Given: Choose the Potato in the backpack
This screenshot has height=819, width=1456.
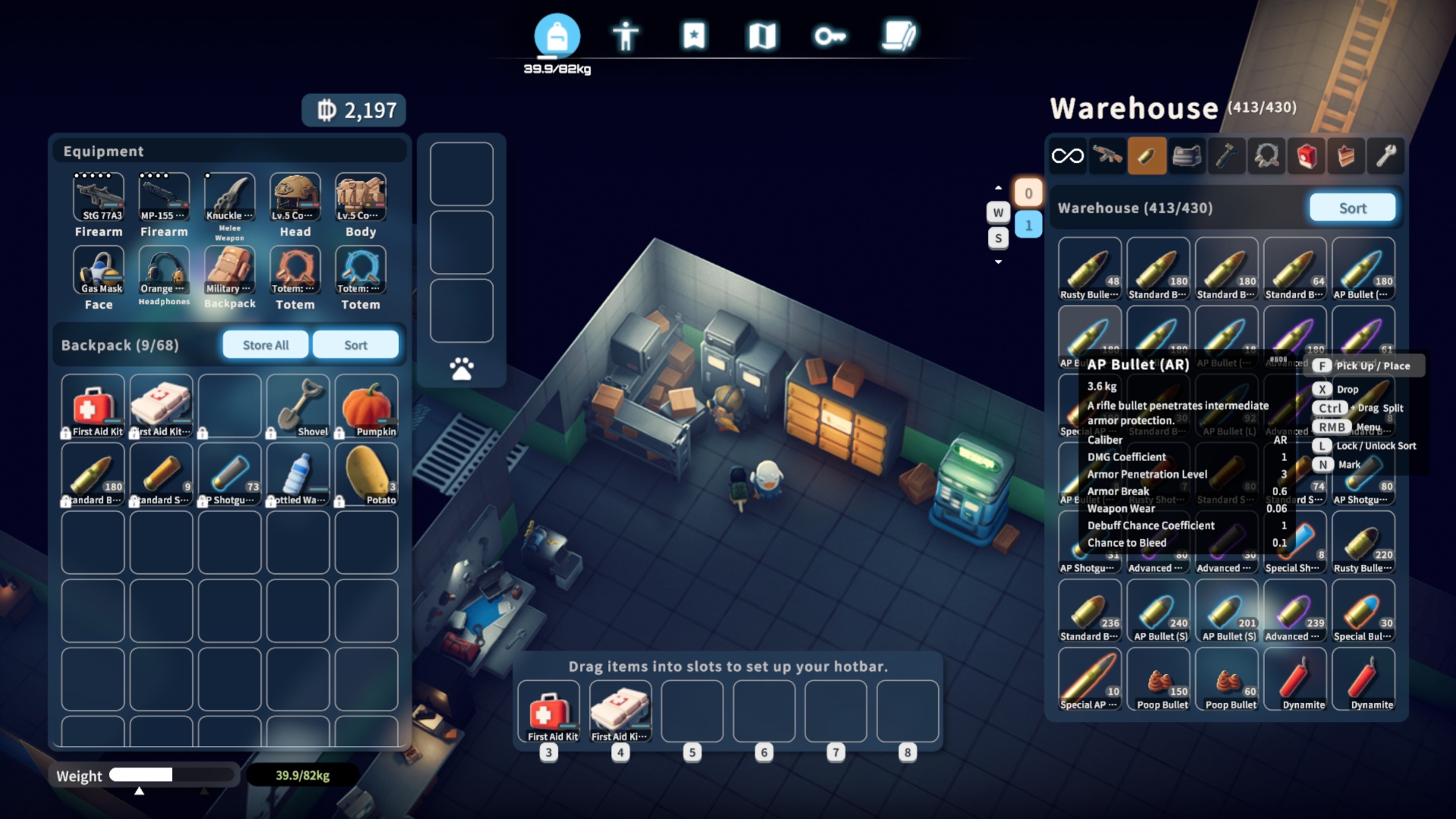Looking at the screenshot, I should click(x=366, y=474).
